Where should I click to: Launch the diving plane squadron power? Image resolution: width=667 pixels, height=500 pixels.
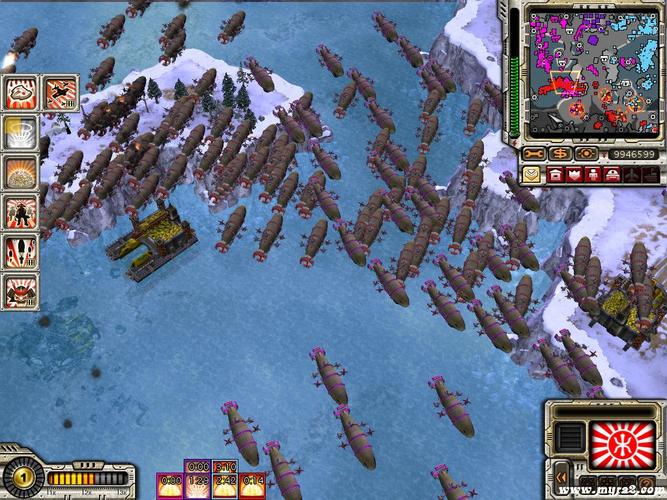[60, 93]
